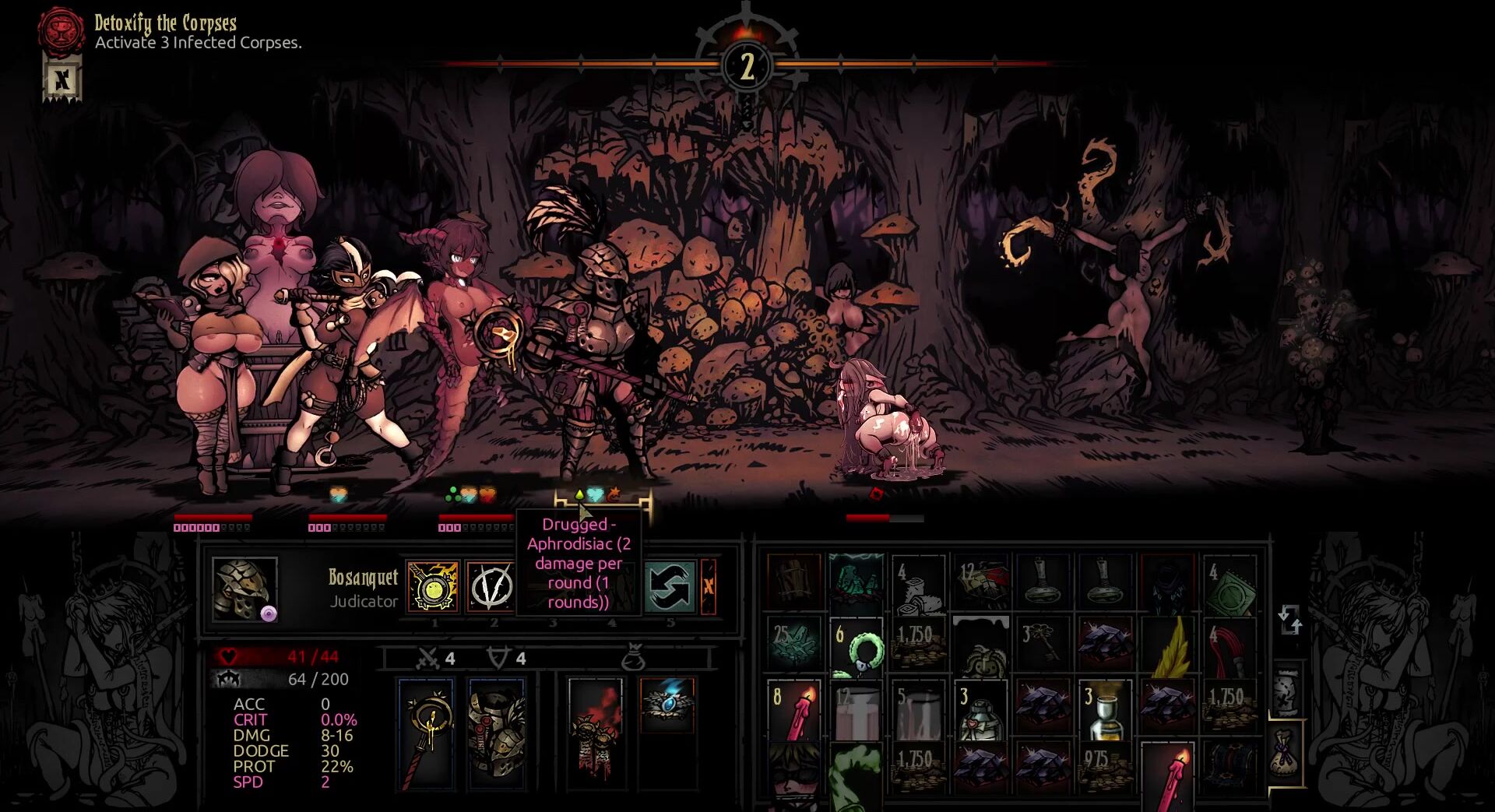1495x812 pixels.
Task: Use the stack of 8 pink candles
Action: [x=793, y=710]
